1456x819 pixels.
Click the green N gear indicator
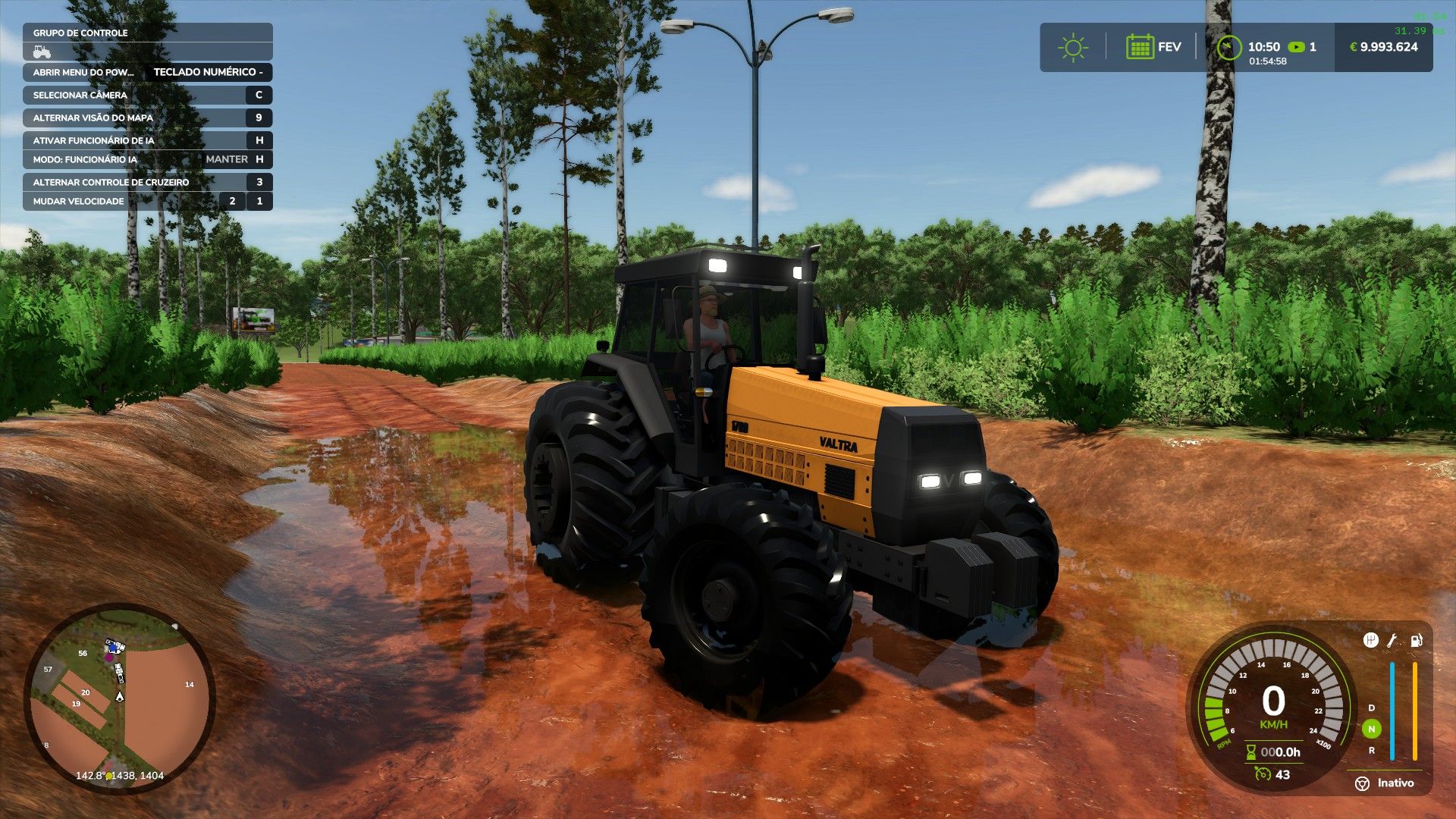point(1371,729)
